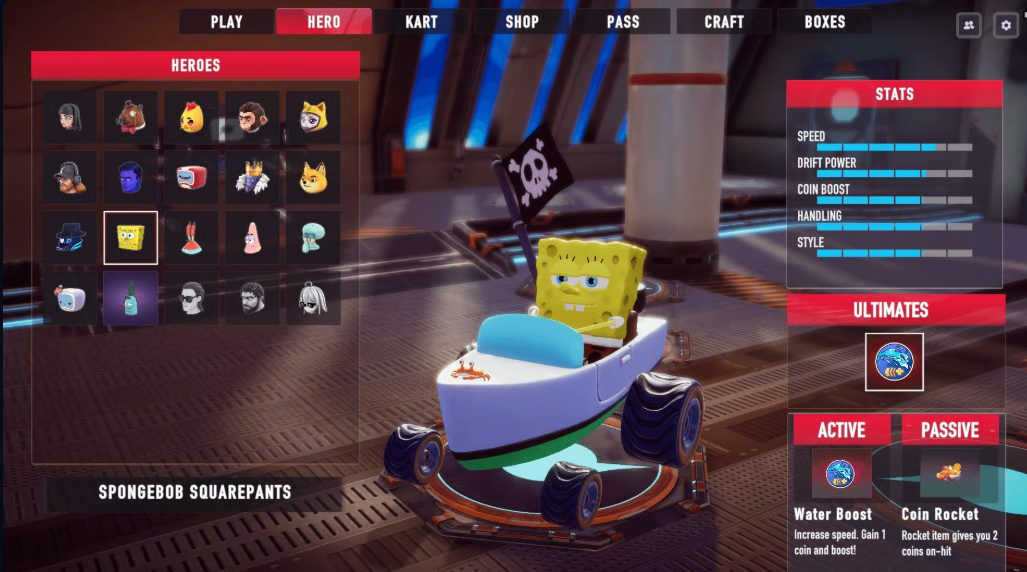The width and height of the screenshot is (1027, 572).
Task: Open the Play tab
Action: 226,21
